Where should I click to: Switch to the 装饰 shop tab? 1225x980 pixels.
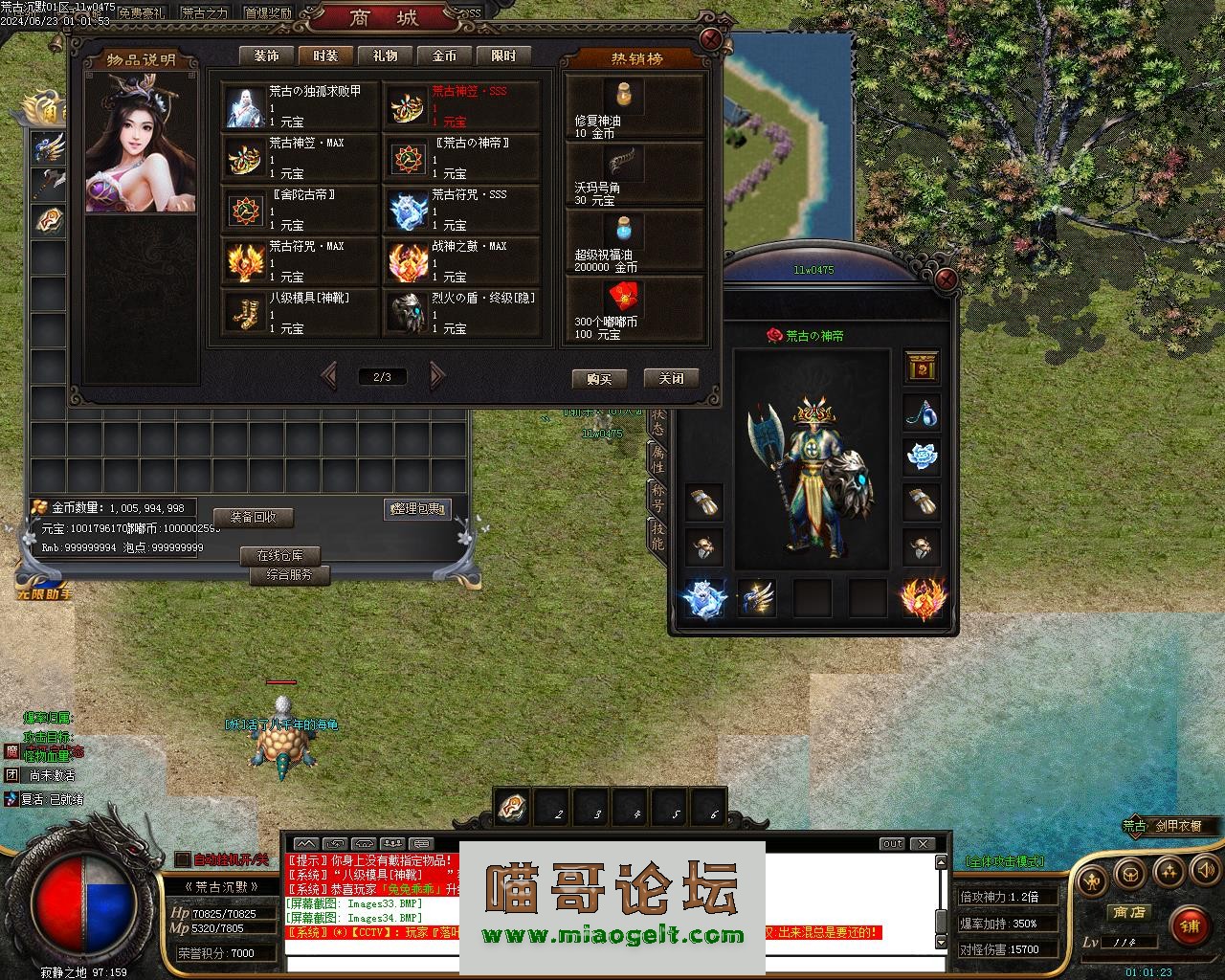(266, 56)
